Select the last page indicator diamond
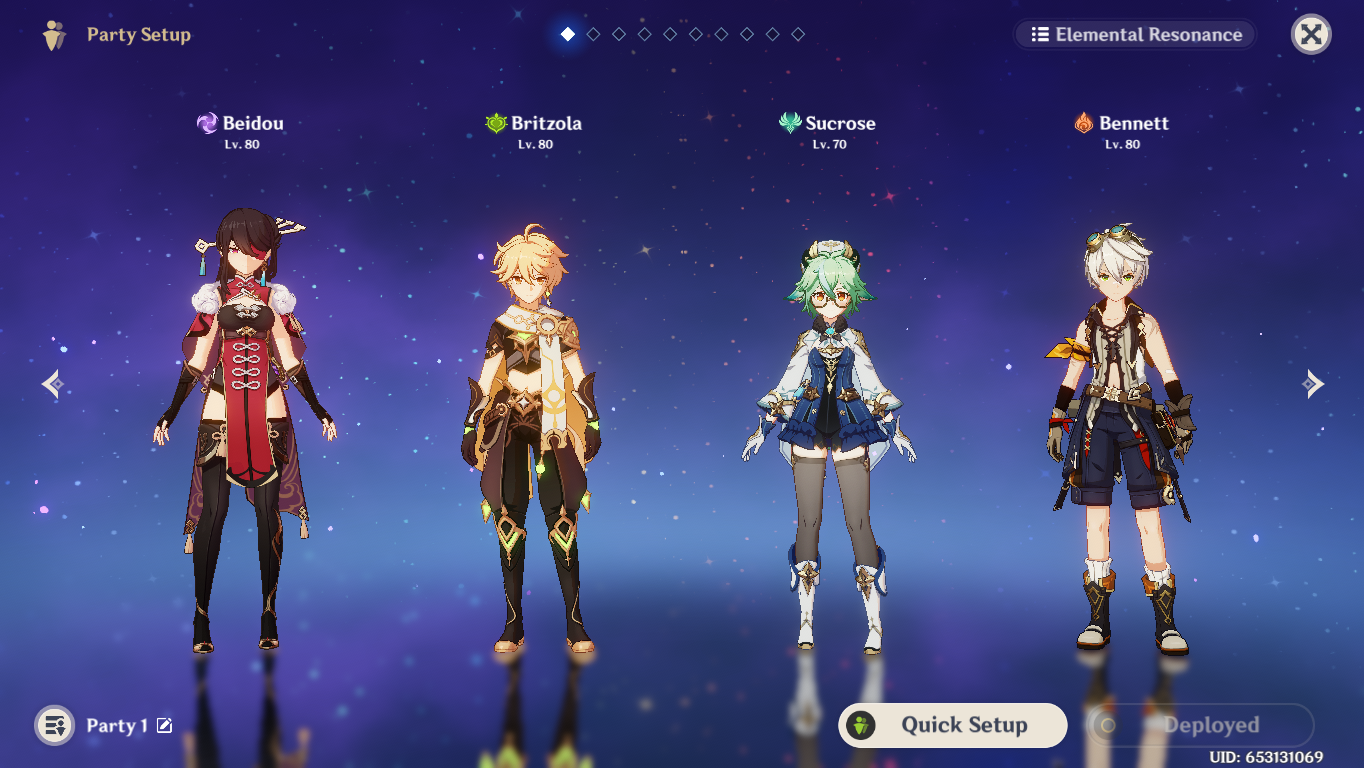The image size is (1364, 768). point(798,33)
